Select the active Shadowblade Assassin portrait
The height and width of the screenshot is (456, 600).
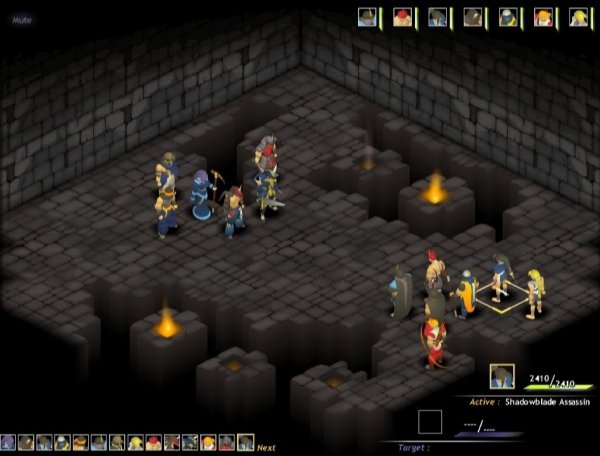(502, 376)
